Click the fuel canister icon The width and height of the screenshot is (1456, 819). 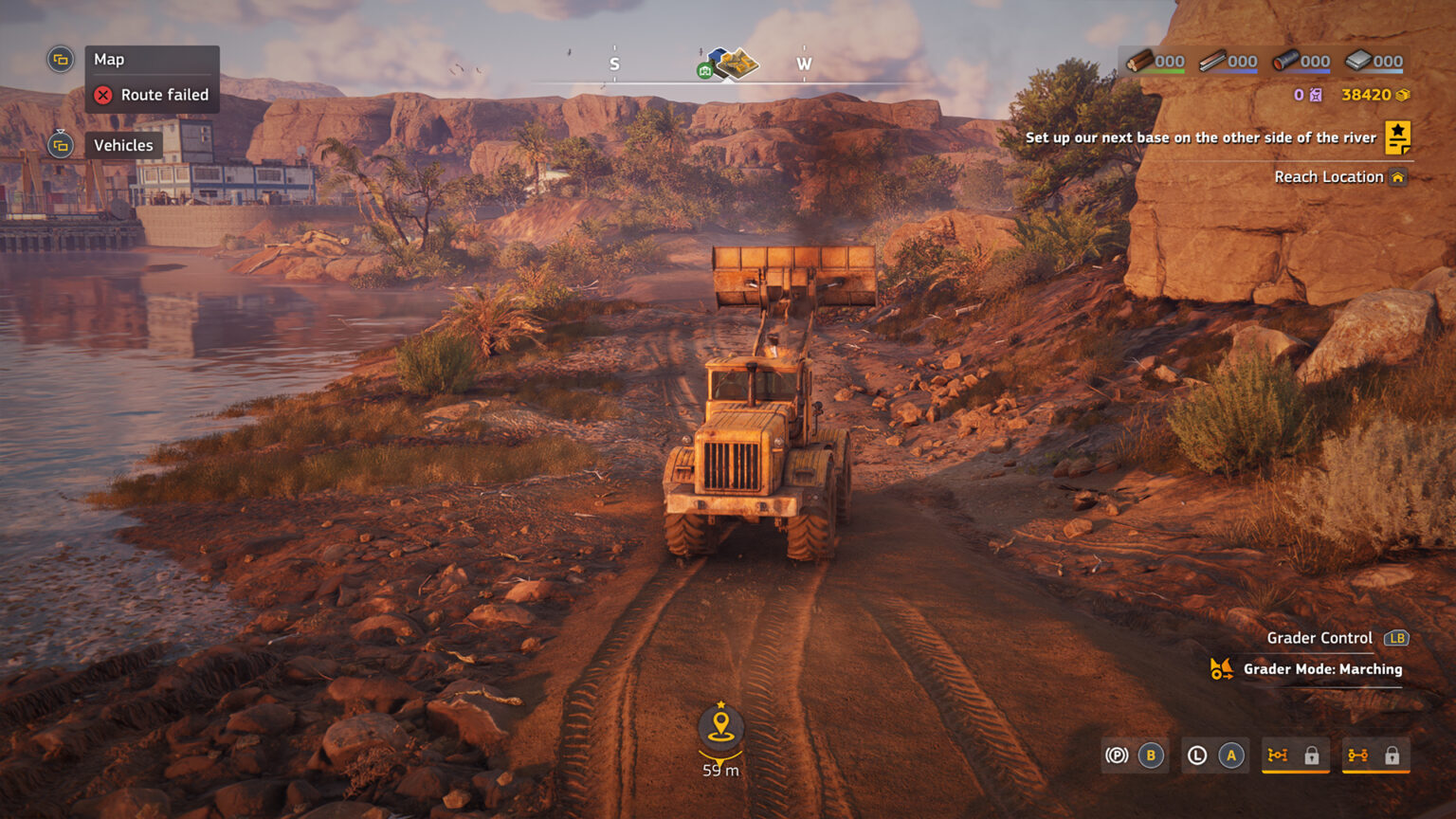click(1314, 94)
